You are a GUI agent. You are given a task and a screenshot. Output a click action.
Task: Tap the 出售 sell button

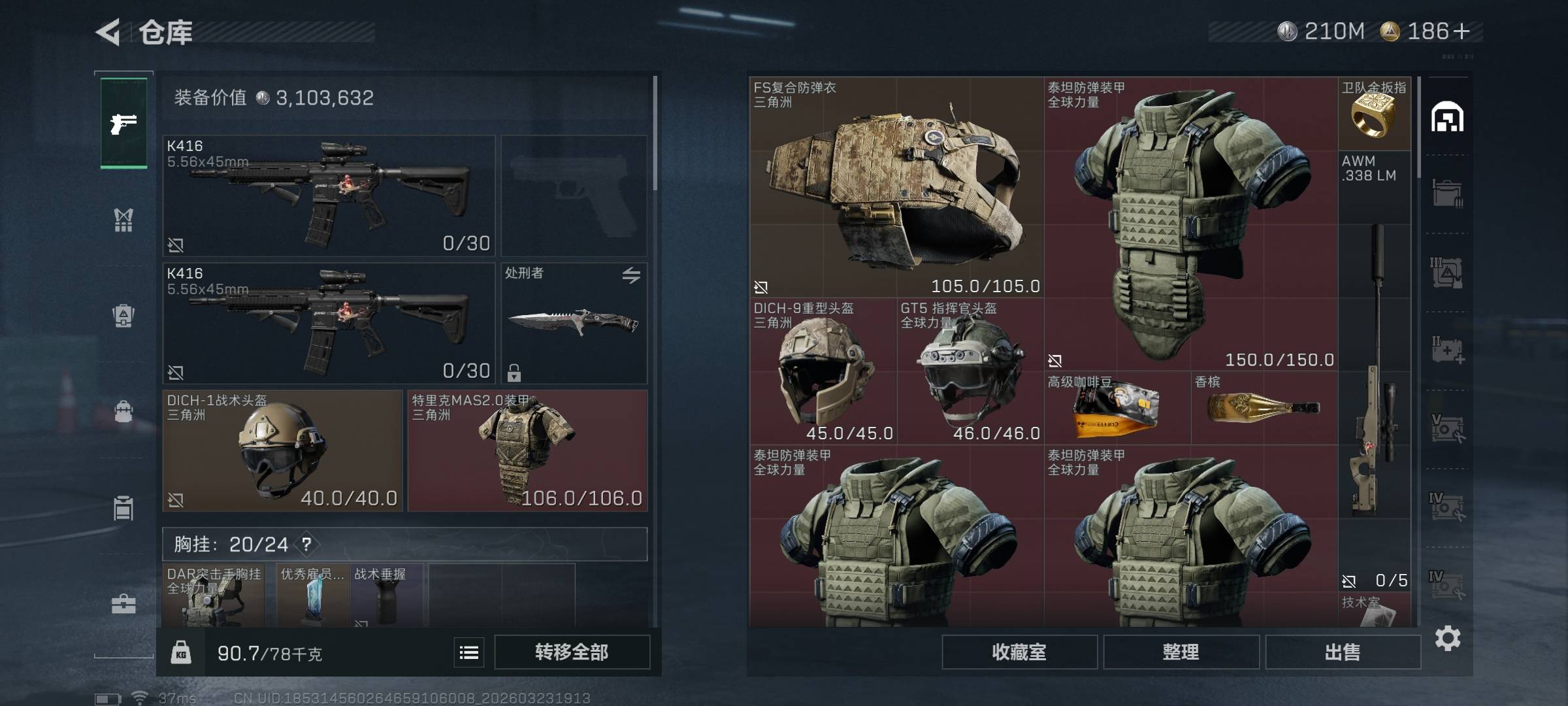point(1343,652)
